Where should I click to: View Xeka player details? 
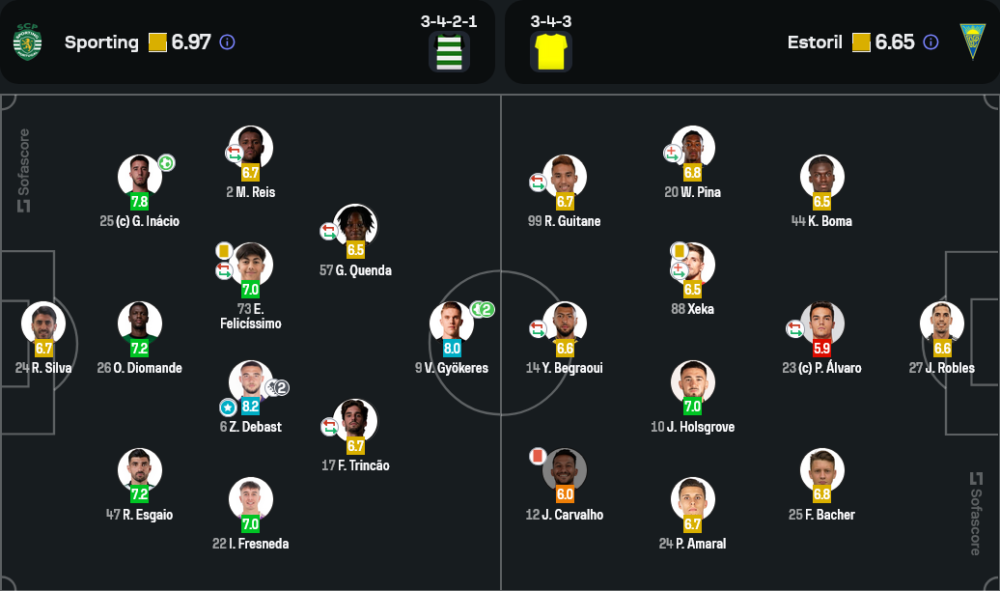(693, 265)
